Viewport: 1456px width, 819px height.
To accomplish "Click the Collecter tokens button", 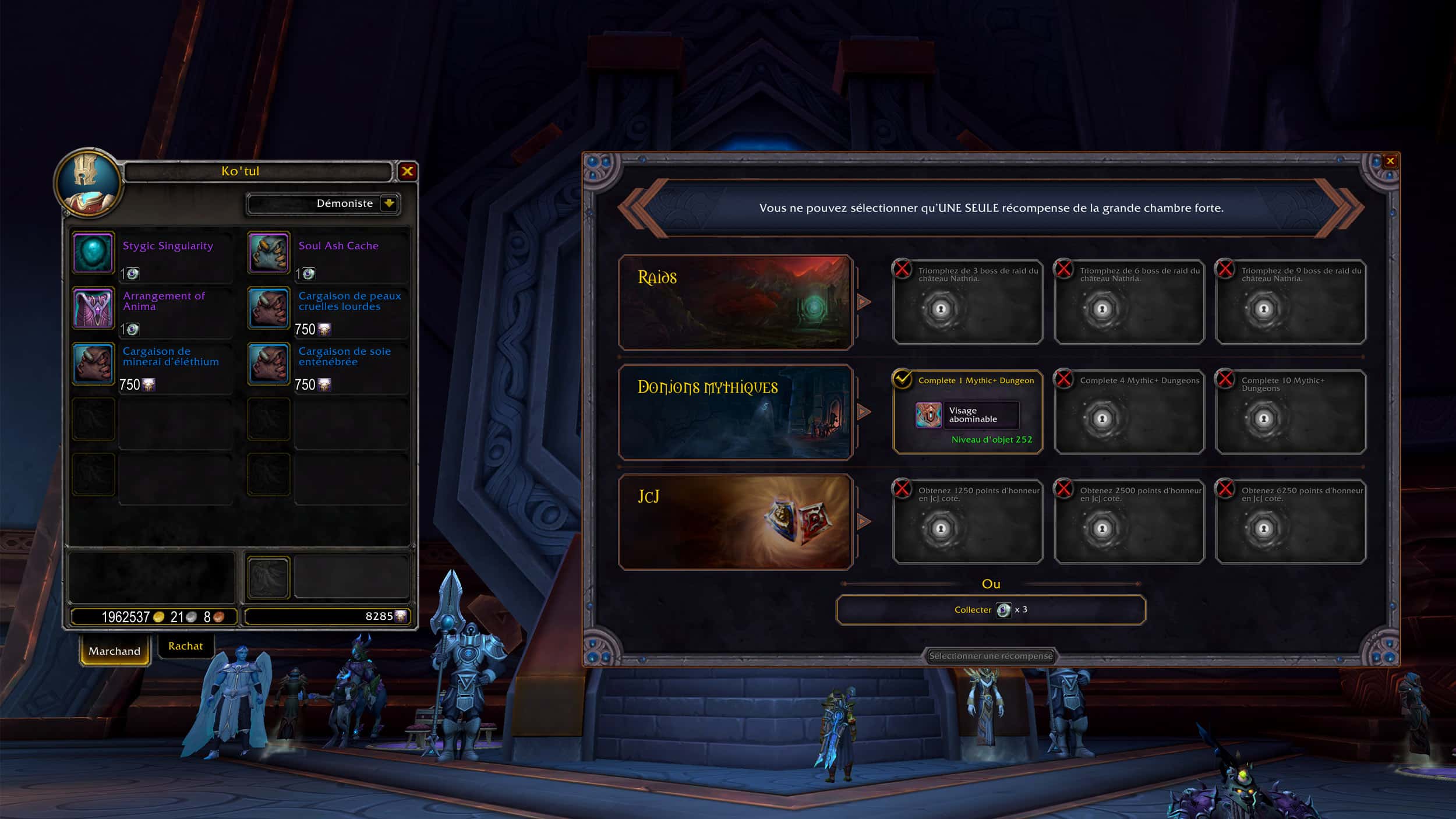I will click(991, 610).
